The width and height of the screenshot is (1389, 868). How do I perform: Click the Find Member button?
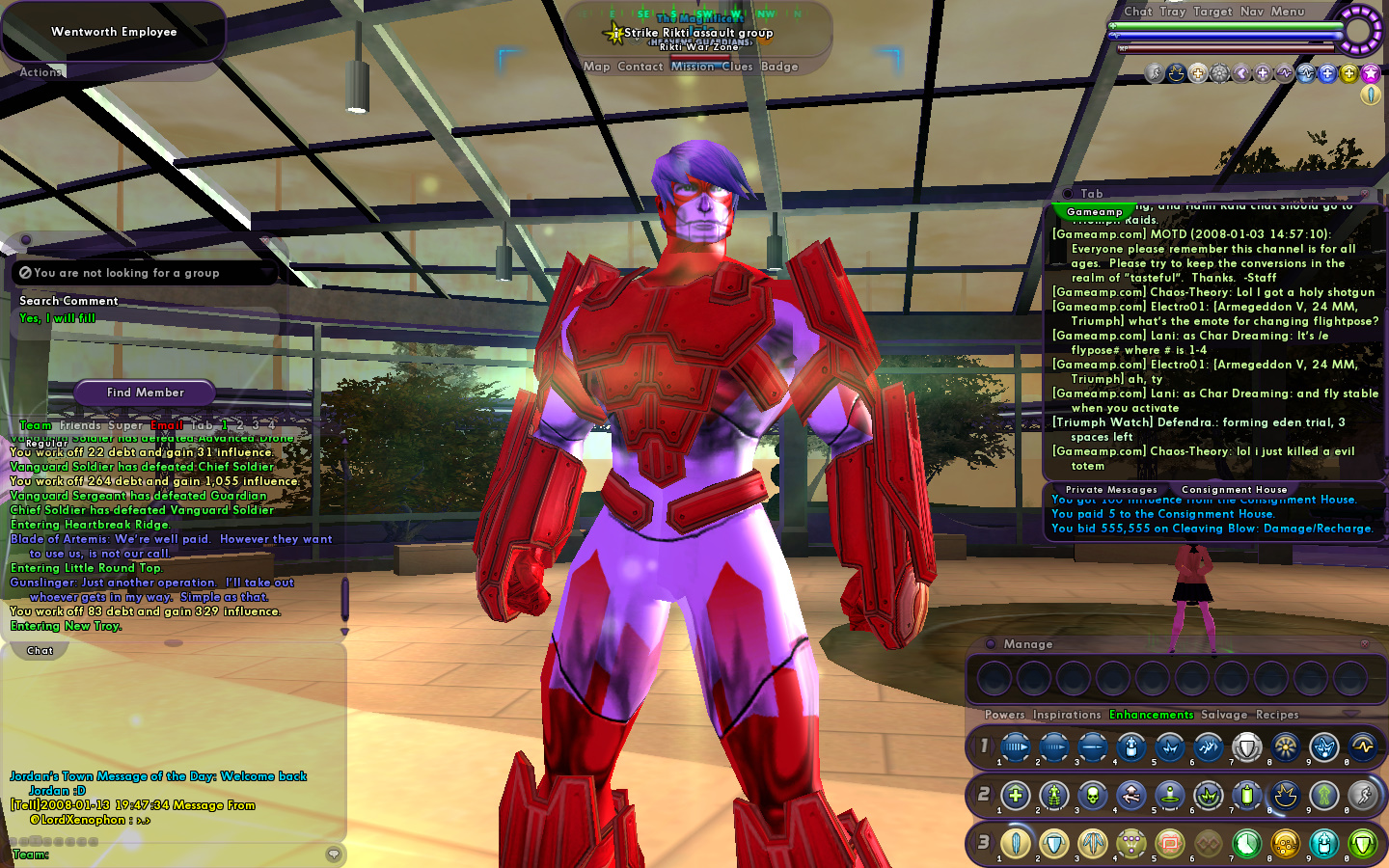145,393
